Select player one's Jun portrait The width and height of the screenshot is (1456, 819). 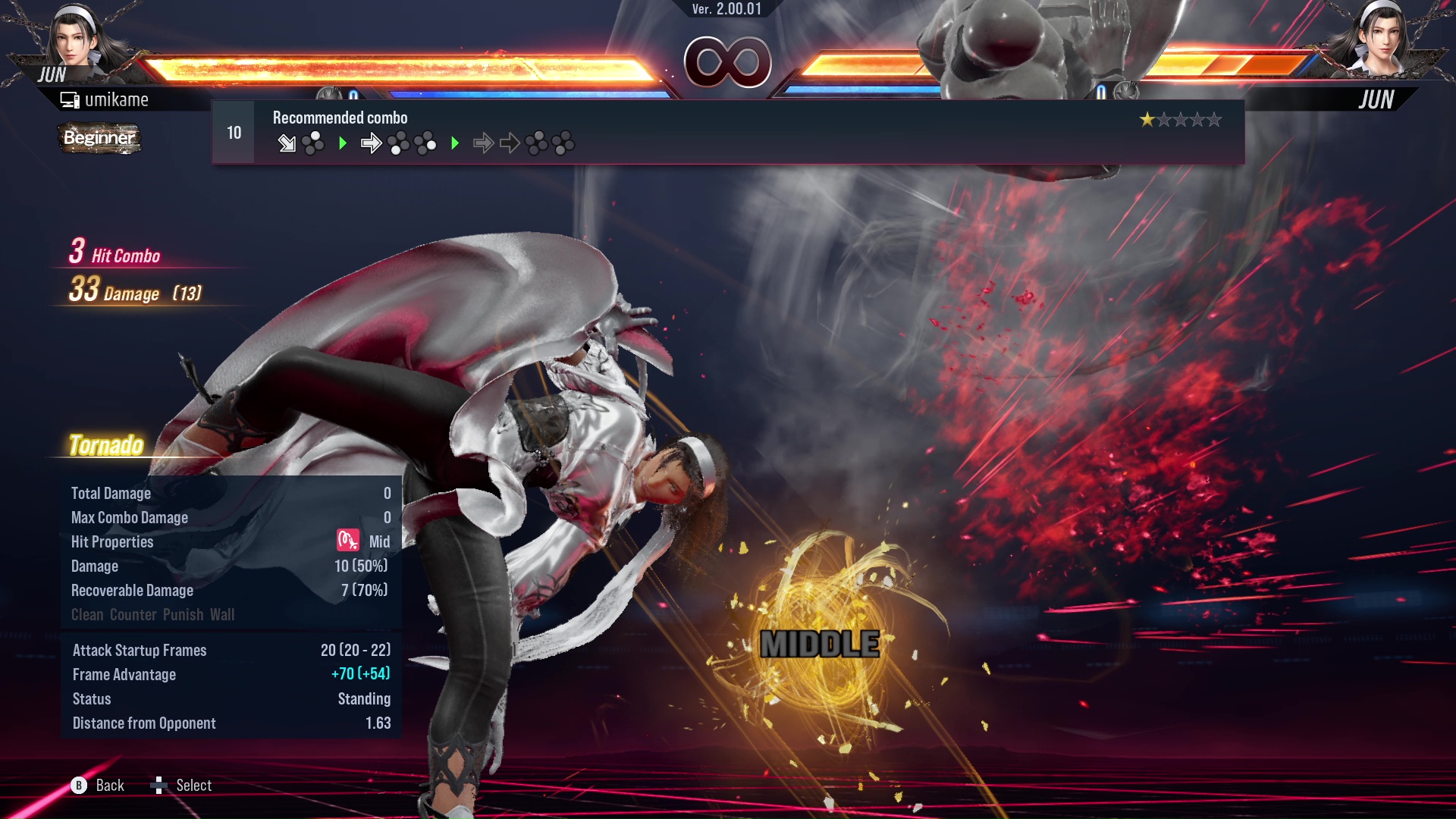[76, 38]
